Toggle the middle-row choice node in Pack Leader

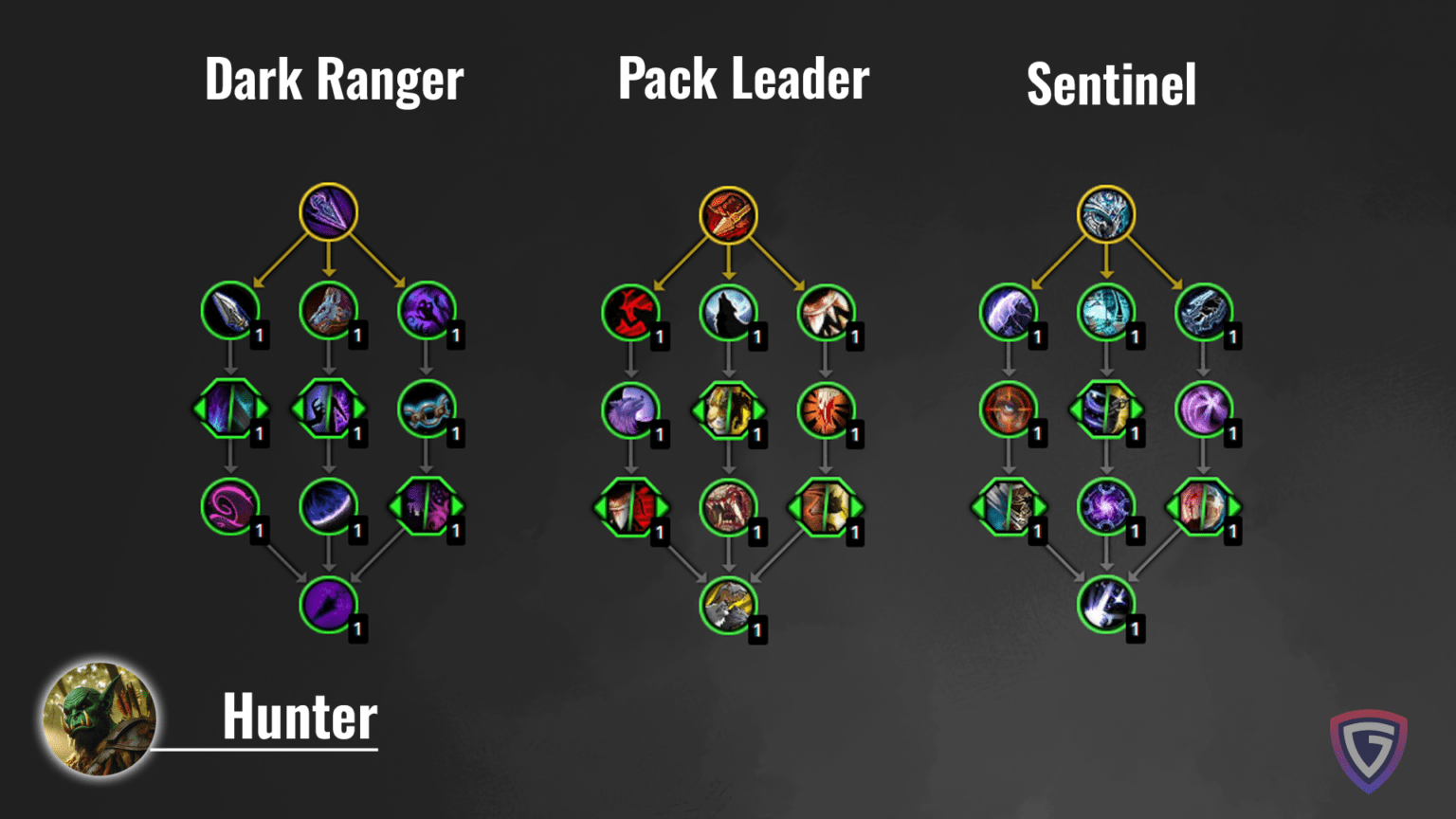pyautogui.click(x=728, y=411)
